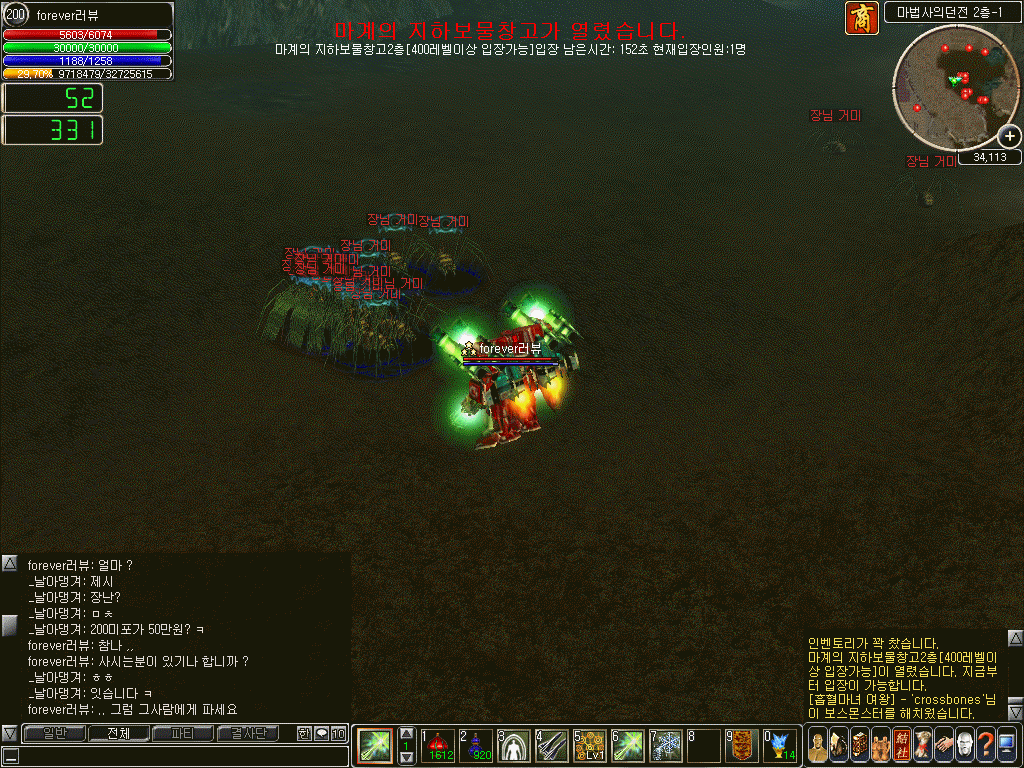Toggle the 한 Korean input mode button

(304, 734)
